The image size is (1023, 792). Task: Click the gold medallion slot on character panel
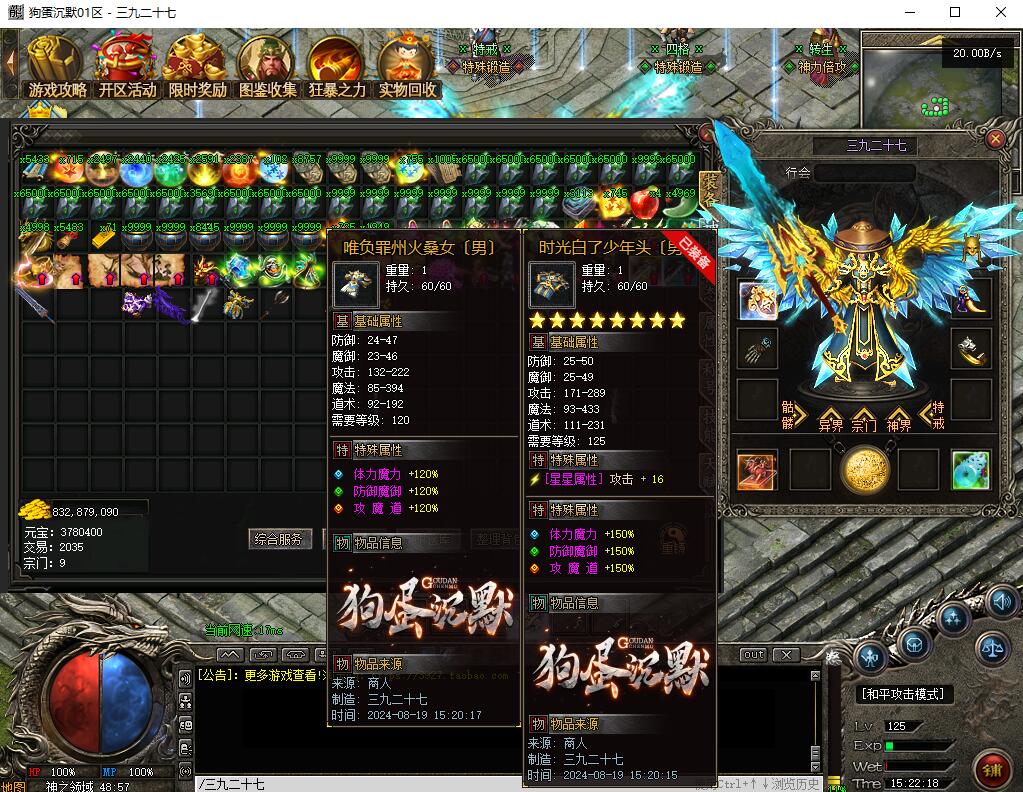click(x=864, y=470)
